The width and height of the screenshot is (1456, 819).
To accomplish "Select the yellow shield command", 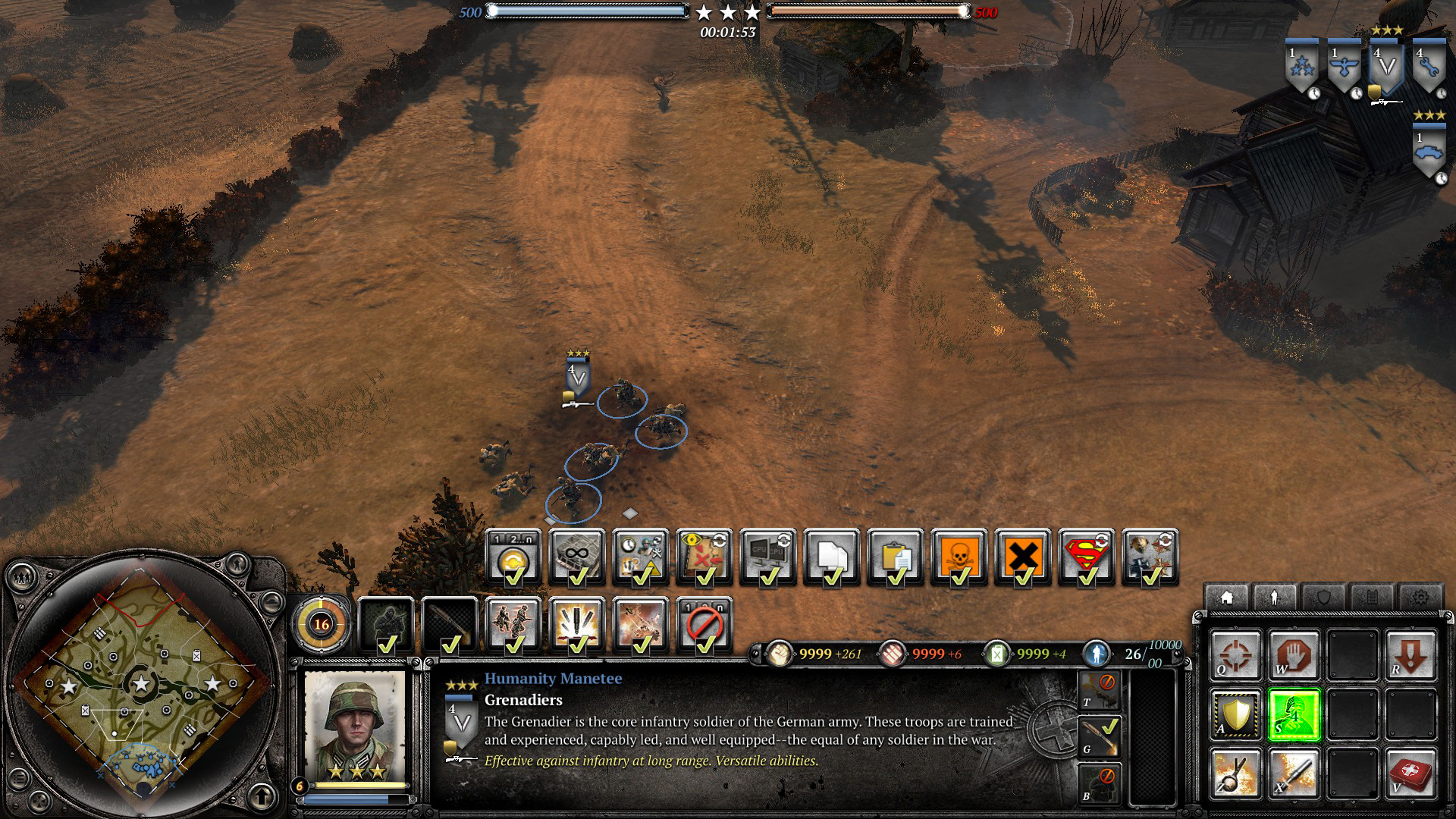I will (x=1235, y=715).
